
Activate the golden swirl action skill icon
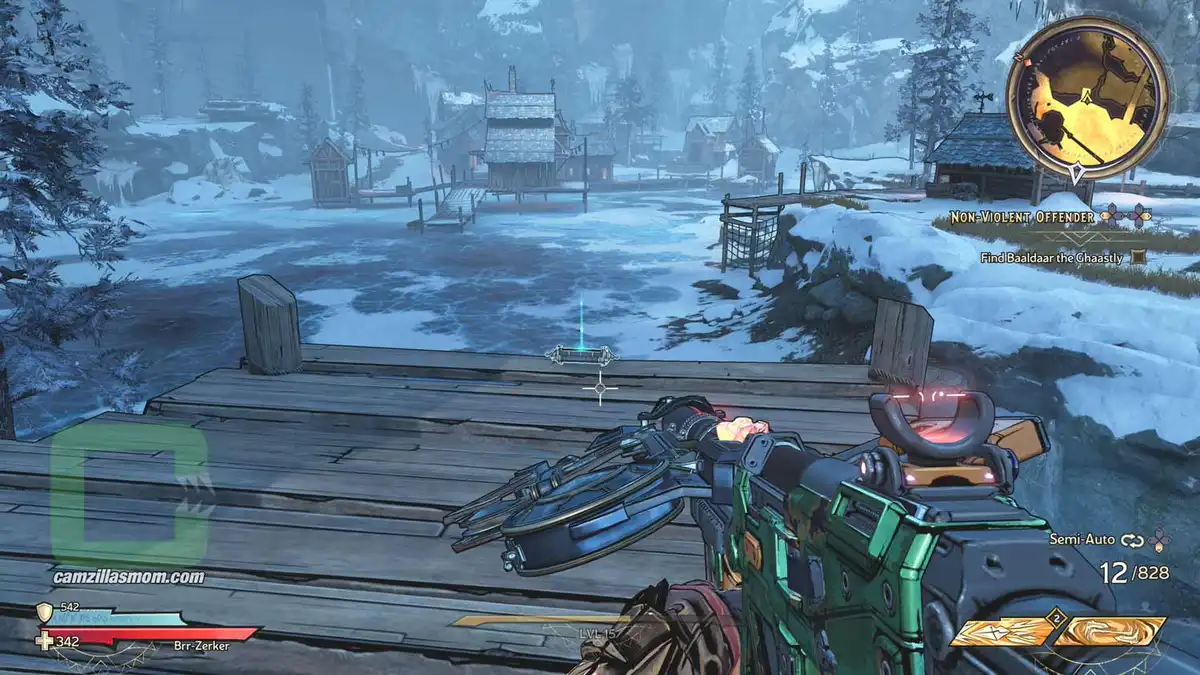pyautogui.click(x=1111, y=631)
